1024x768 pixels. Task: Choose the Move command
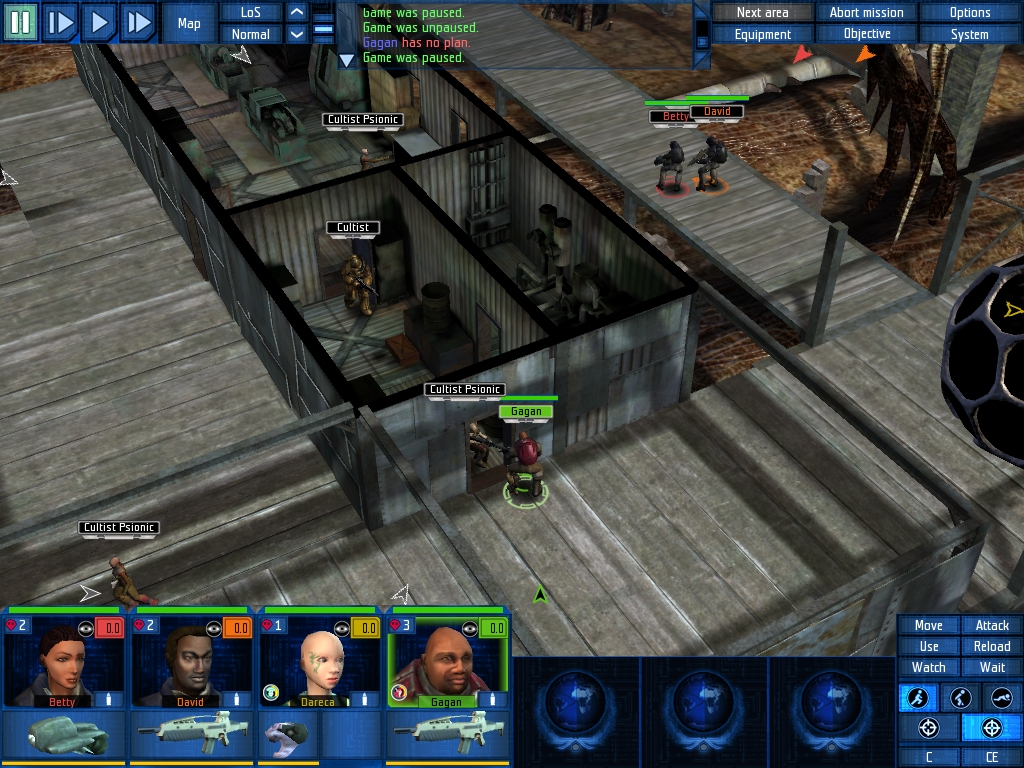click(x=928, y=625)
